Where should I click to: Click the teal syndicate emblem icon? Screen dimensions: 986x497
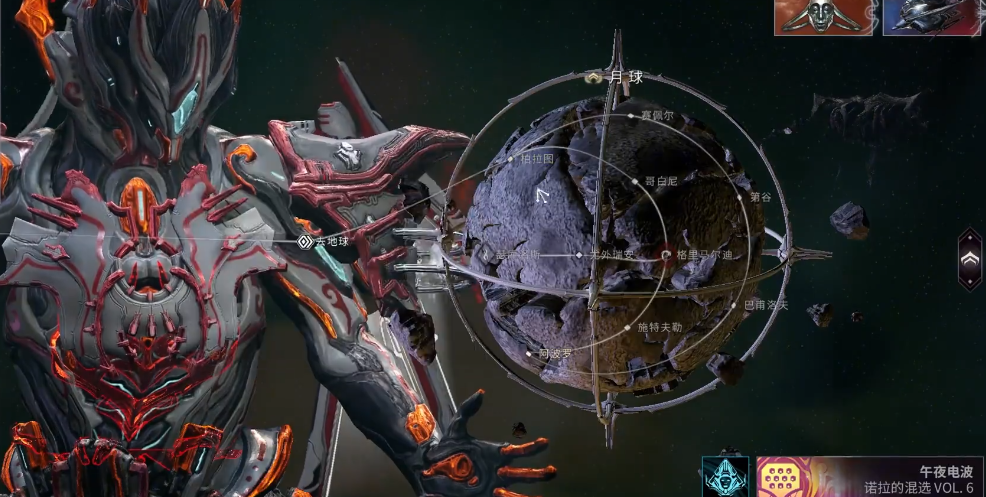(724, 476)
